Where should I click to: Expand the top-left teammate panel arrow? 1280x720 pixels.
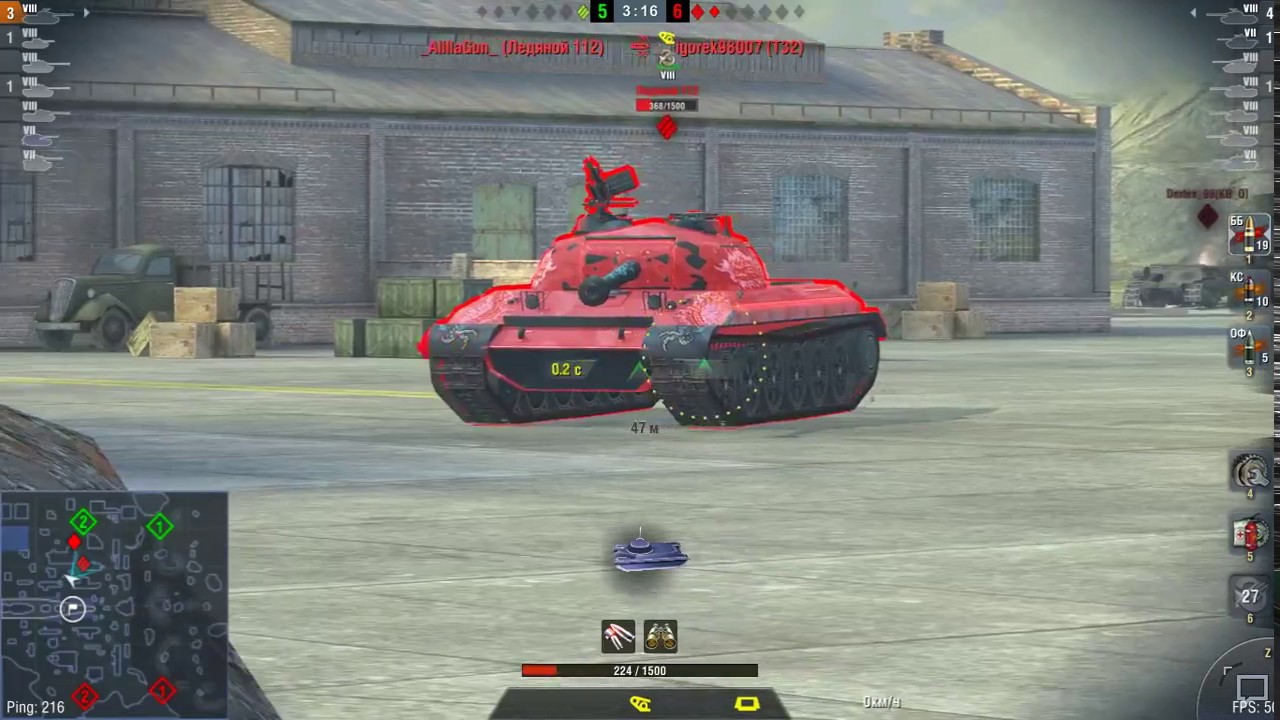click(86, 13)
